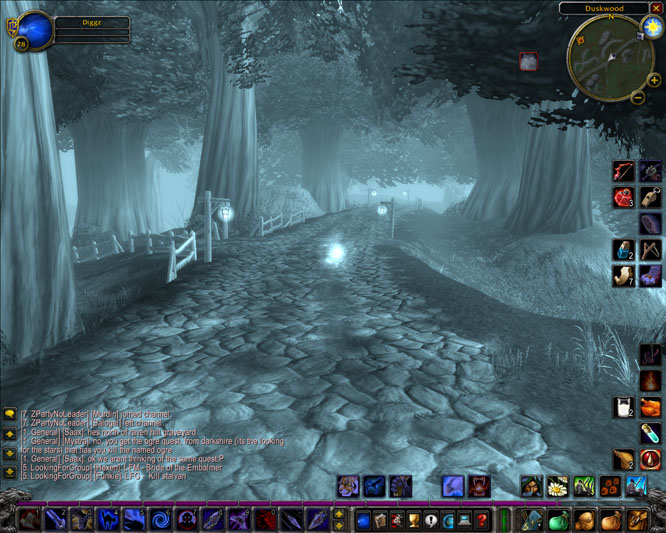666x533 pixels.
Task: Zoom out on the minimap
Action: [639, 97]
